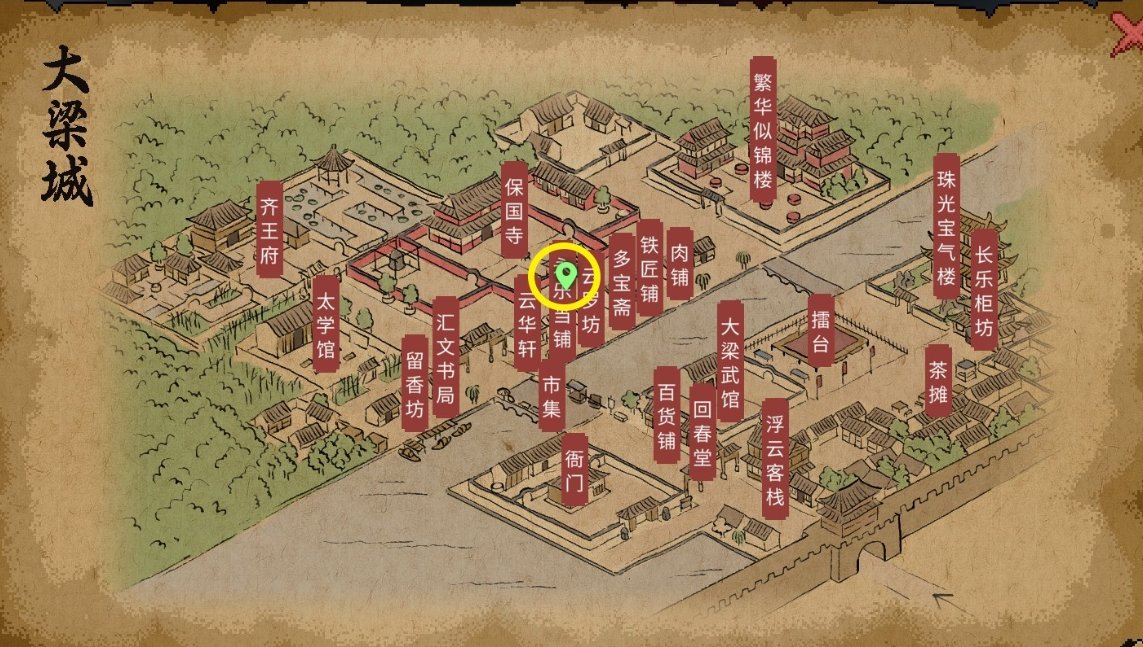
Task: Go to 齐王府 on the map
Action: pyautogui.click(x=269, y=229)
